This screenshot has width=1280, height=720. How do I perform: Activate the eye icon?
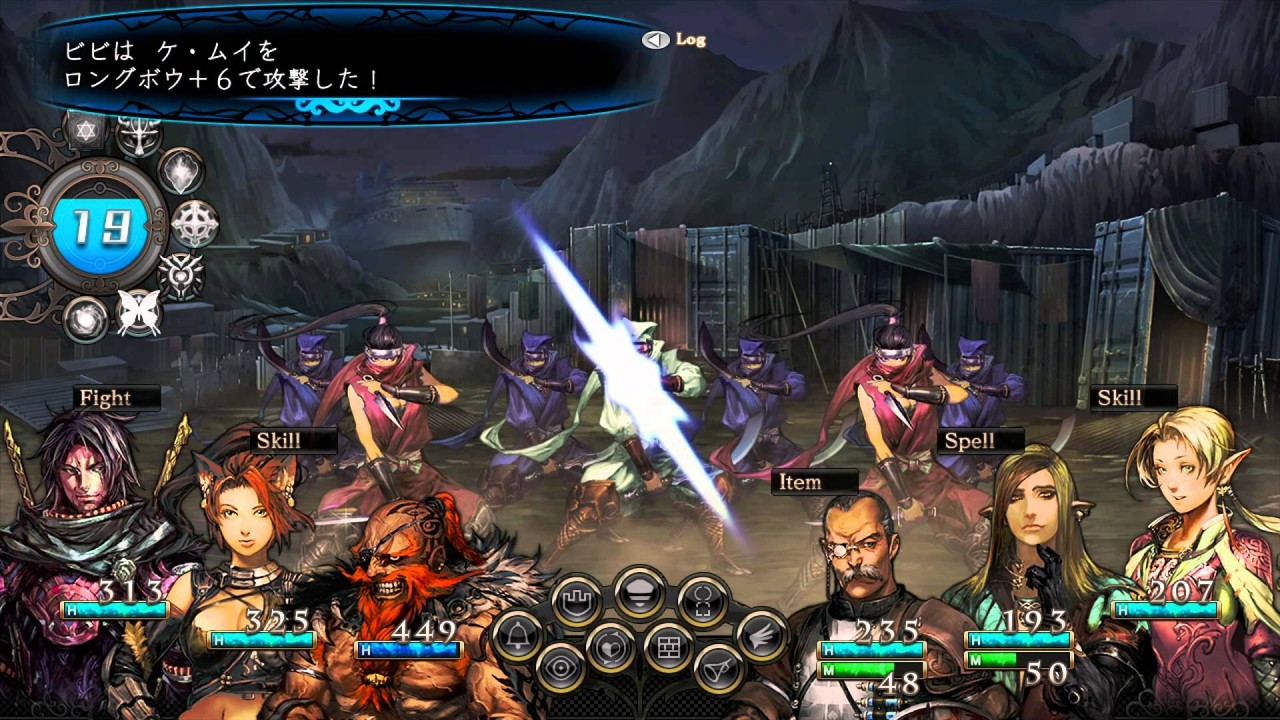pyautogui.click(x=560, y=669)
